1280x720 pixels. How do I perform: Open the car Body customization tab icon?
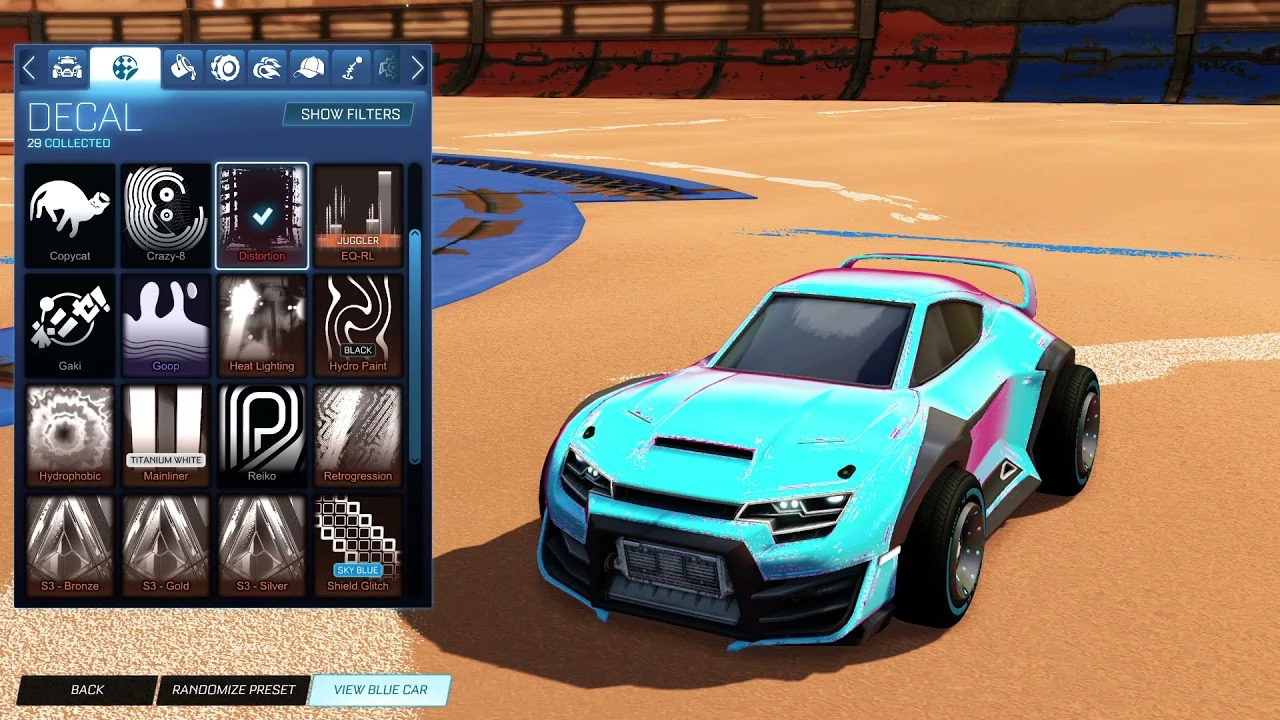[x=68, y=67]
